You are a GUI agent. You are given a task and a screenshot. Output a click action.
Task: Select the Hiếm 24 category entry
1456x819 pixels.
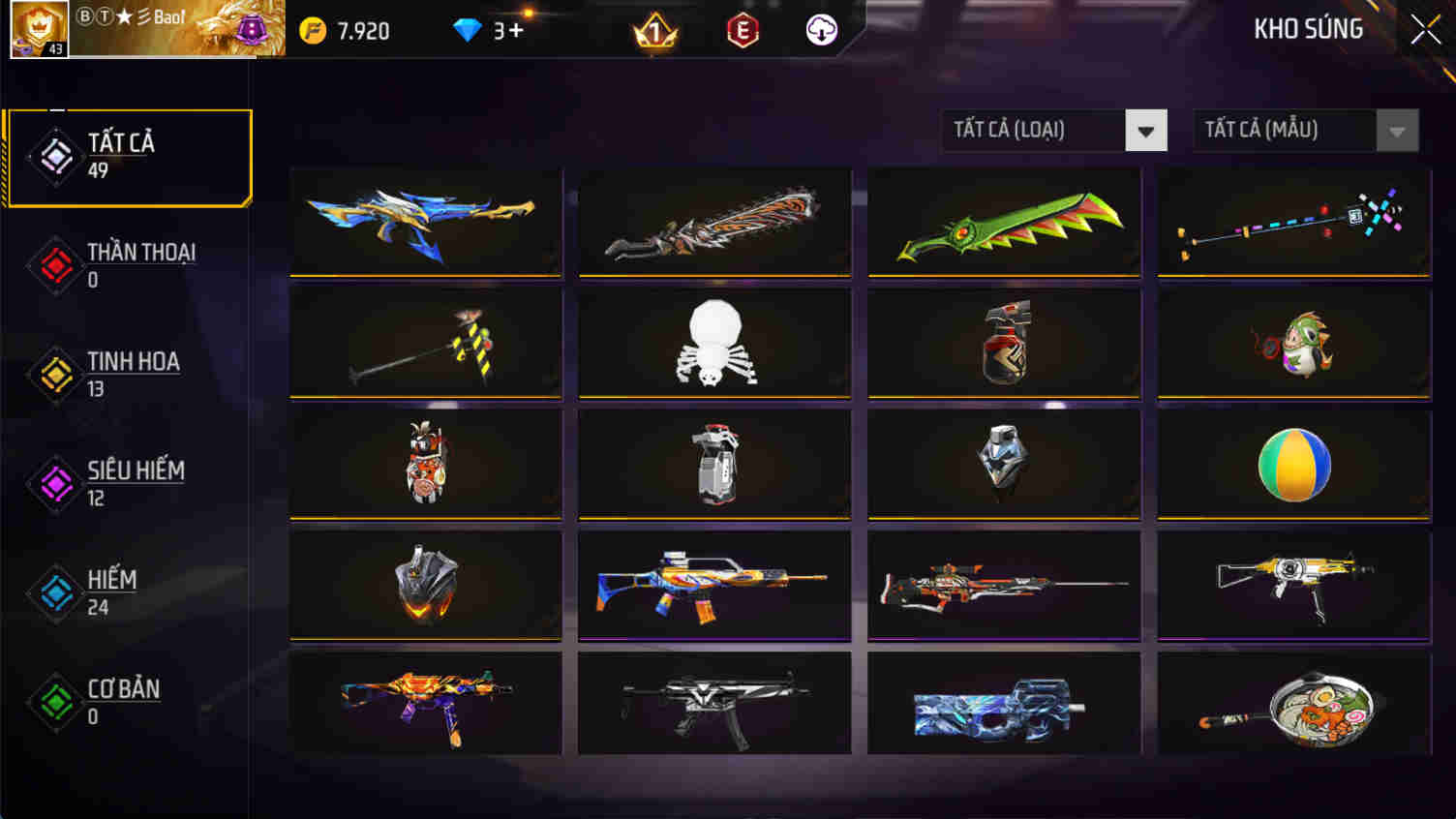click(x=109, y=591)
